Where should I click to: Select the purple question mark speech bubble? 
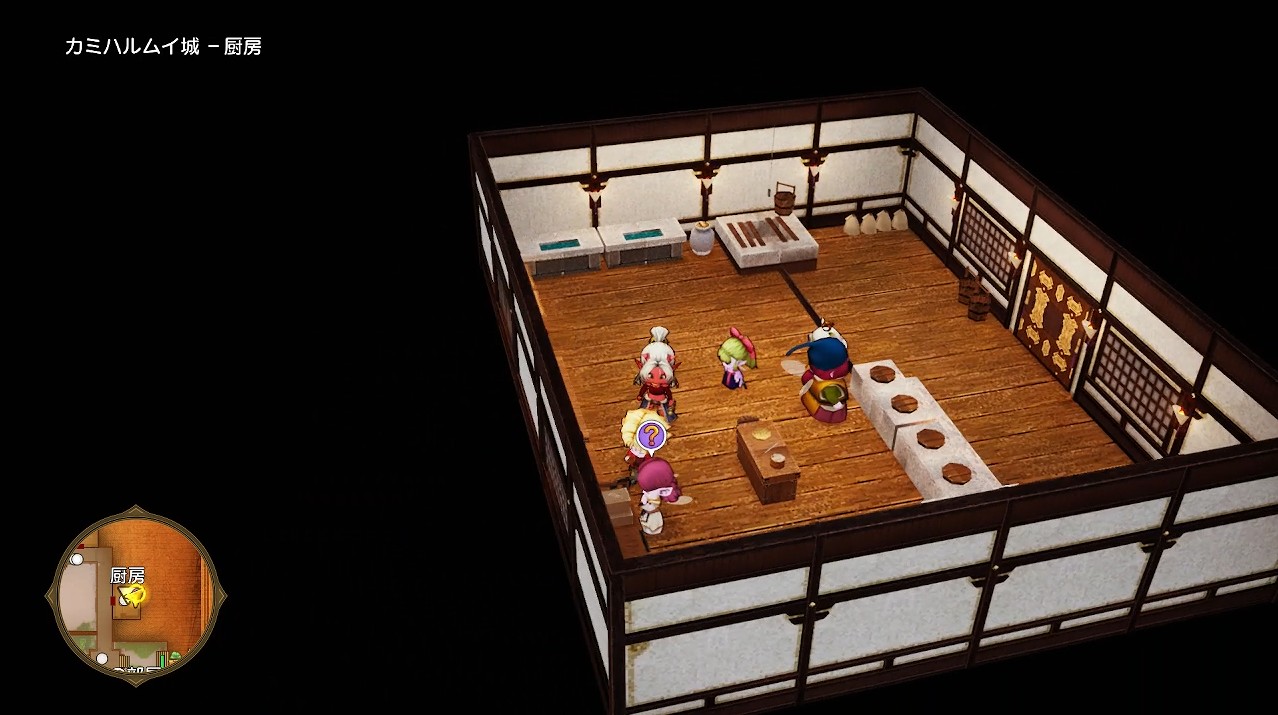(651, 436)
